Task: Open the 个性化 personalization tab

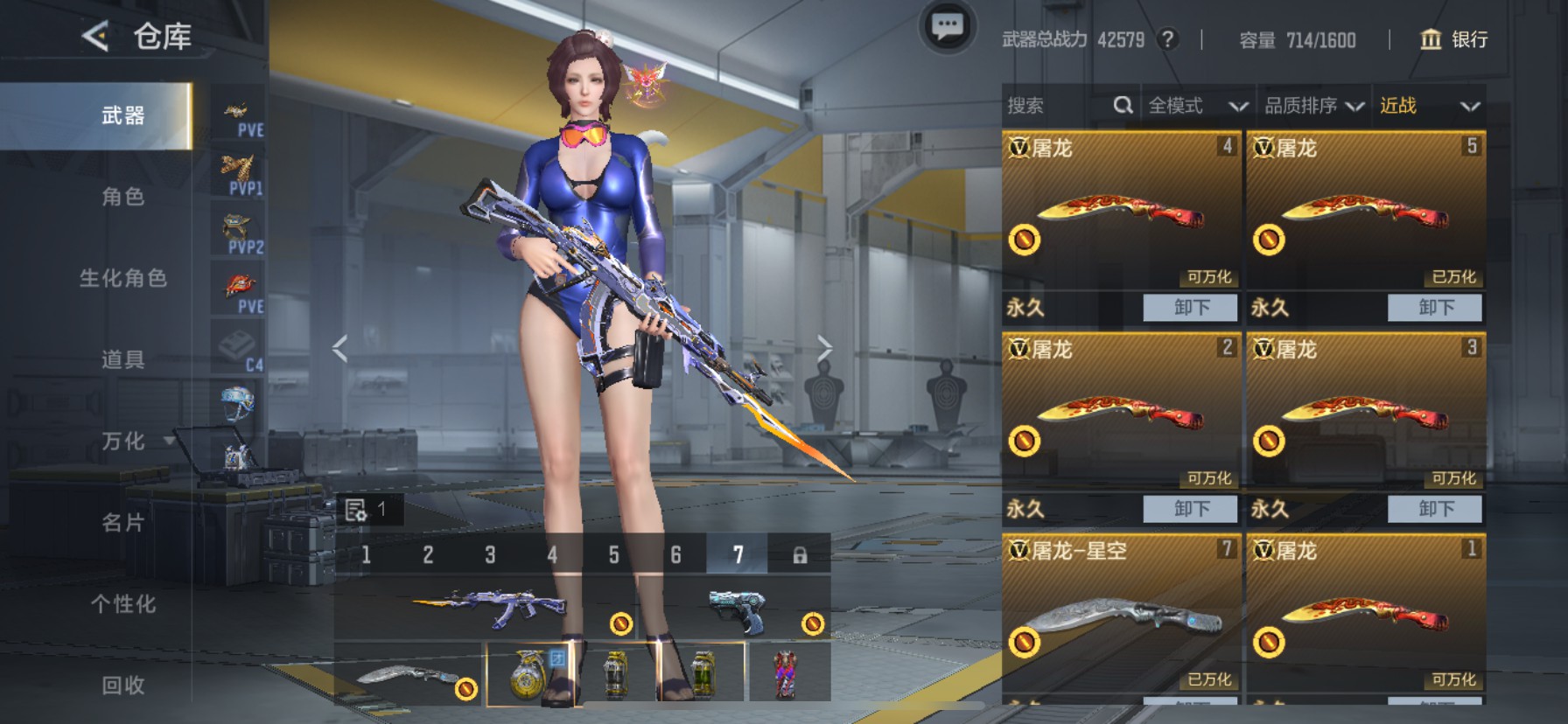Action: pos(122,604)
